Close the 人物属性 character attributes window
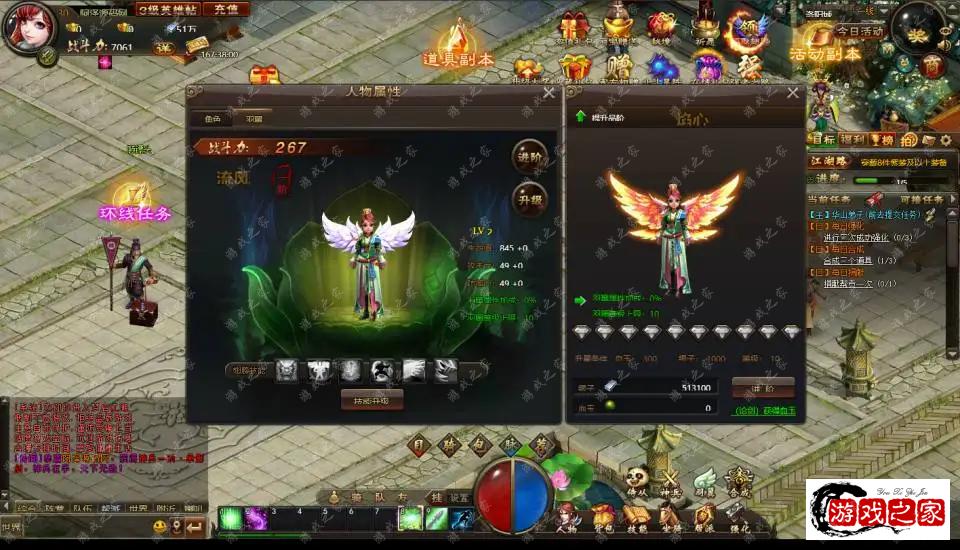The width and height of the screenshot is (960, 550). coord(548,93)
